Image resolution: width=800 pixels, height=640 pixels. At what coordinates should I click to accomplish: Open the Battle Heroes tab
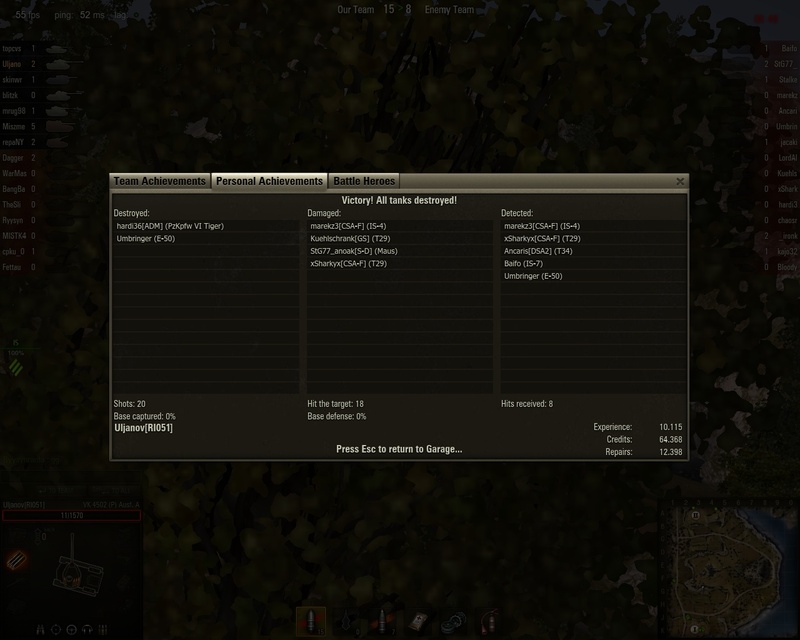[x=364, y=181]
